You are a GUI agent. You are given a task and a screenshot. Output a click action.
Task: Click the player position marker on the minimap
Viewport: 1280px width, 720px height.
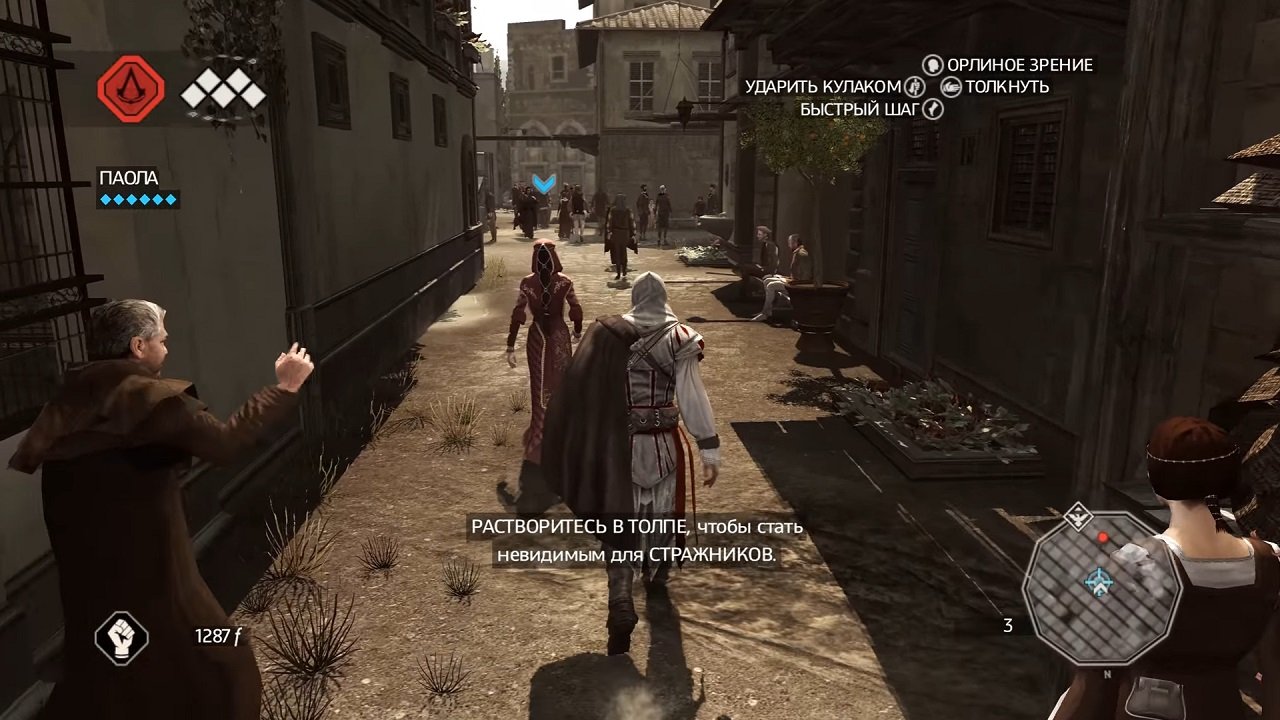pos(1098,581)
